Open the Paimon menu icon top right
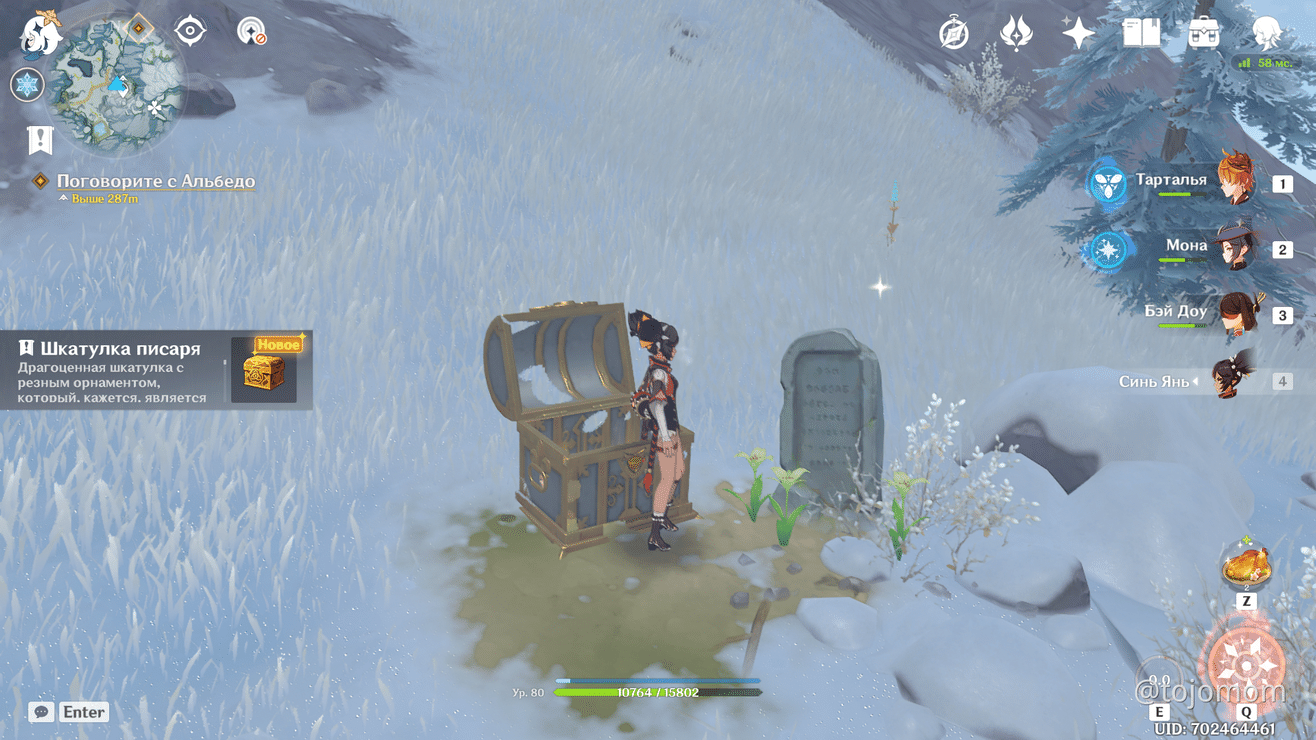This screenshot has height=740, width=1316. point(1268,33)
